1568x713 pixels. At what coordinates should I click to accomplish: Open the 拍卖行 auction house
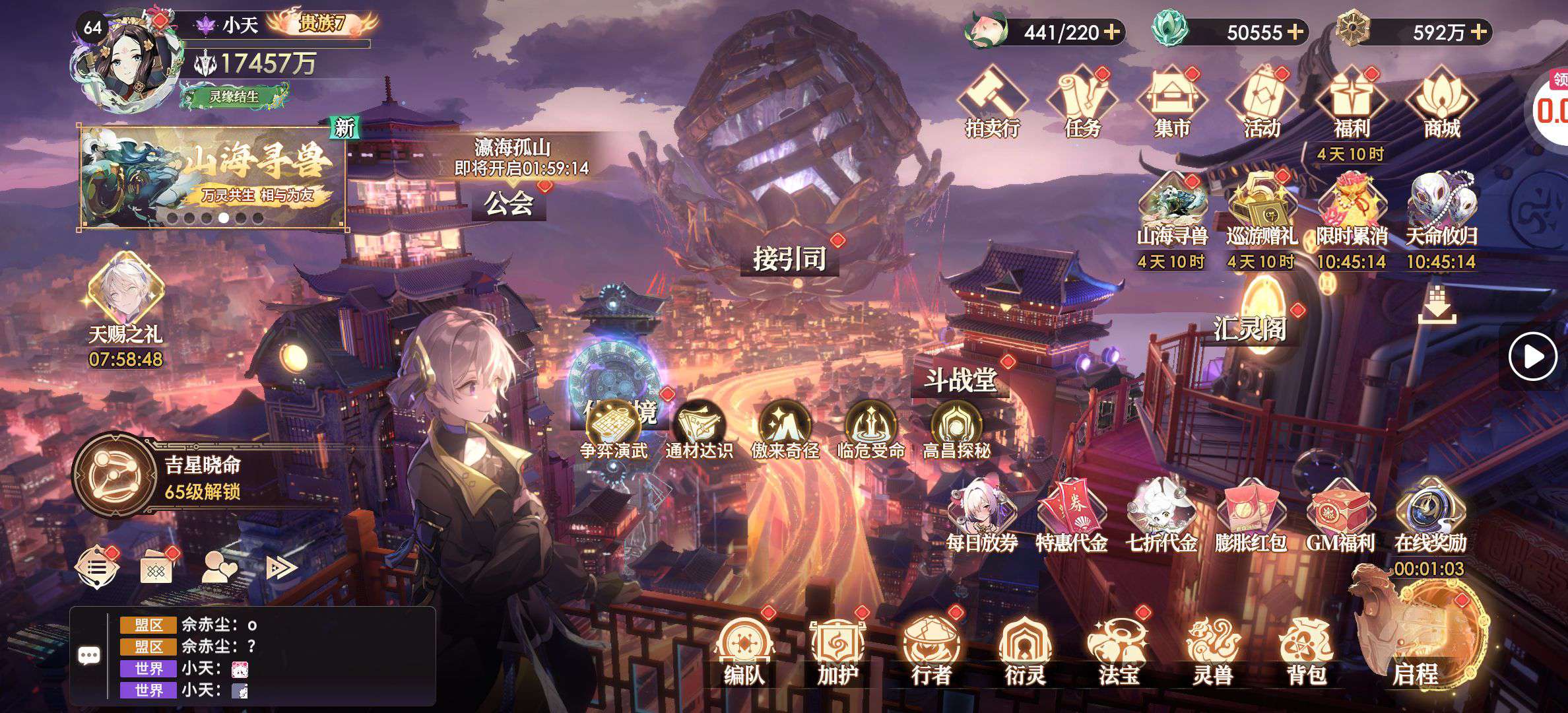(992, 102)
